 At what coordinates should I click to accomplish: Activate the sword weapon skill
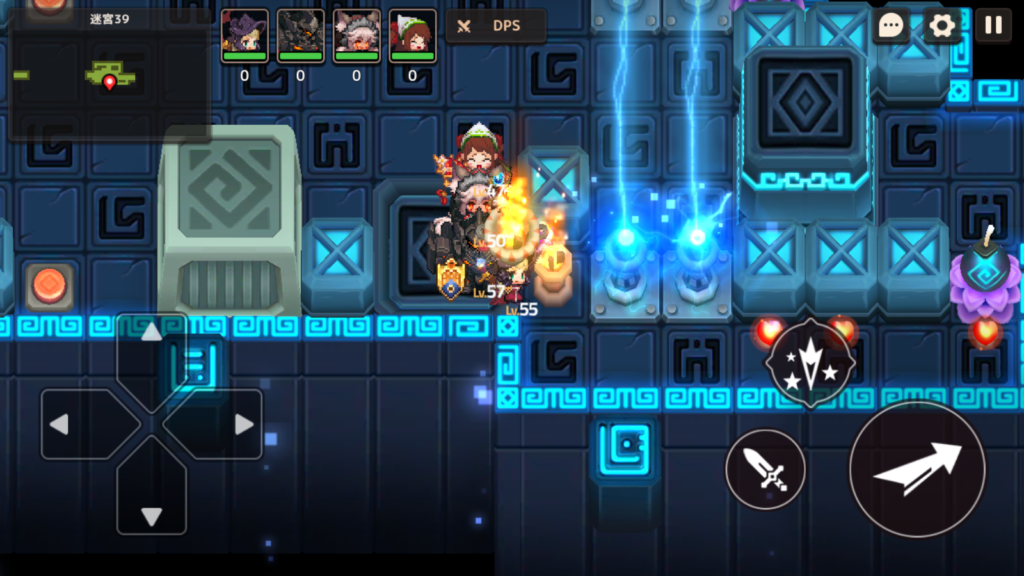pos(765,469)
